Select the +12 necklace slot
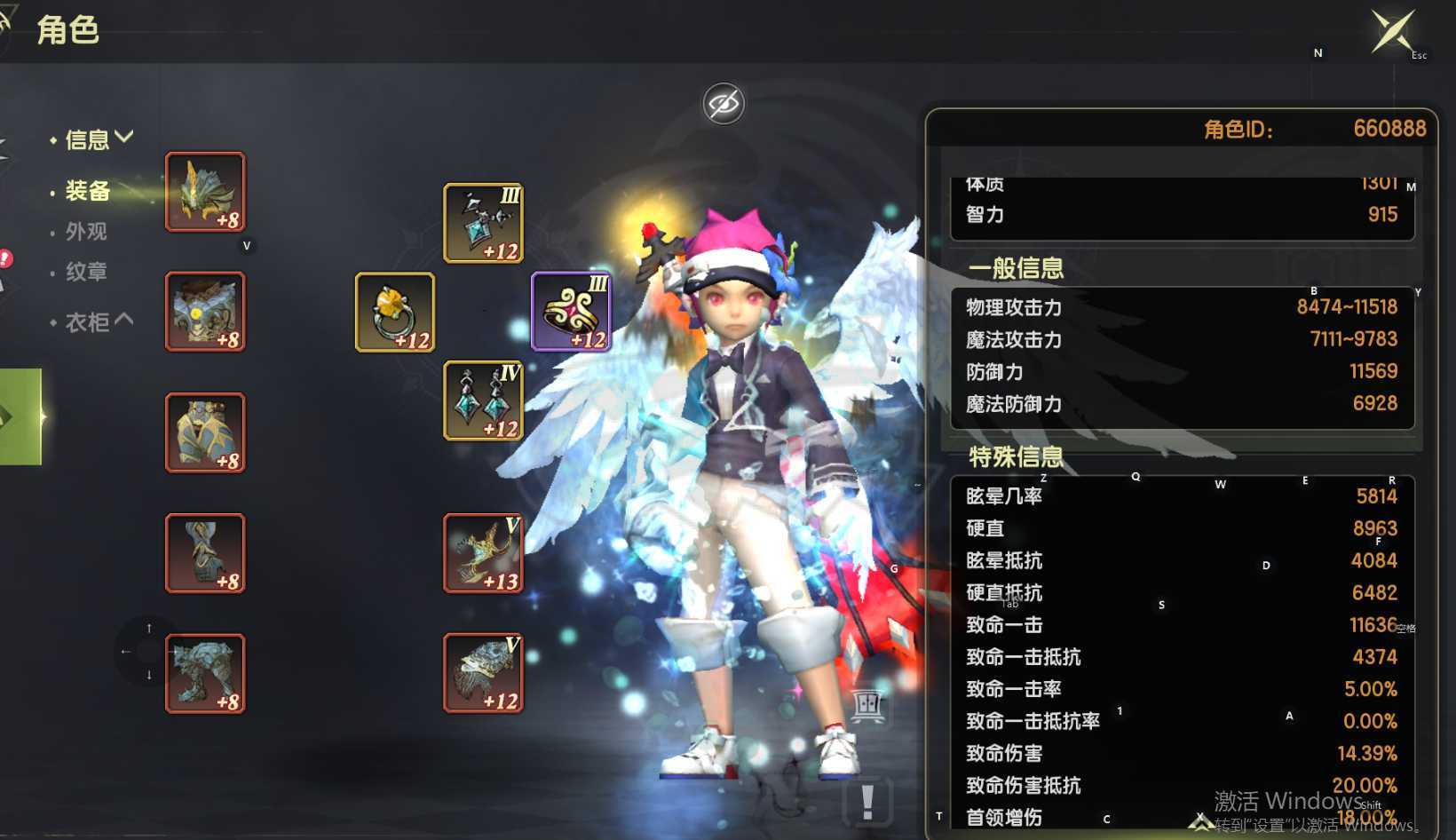 (483, 223)
